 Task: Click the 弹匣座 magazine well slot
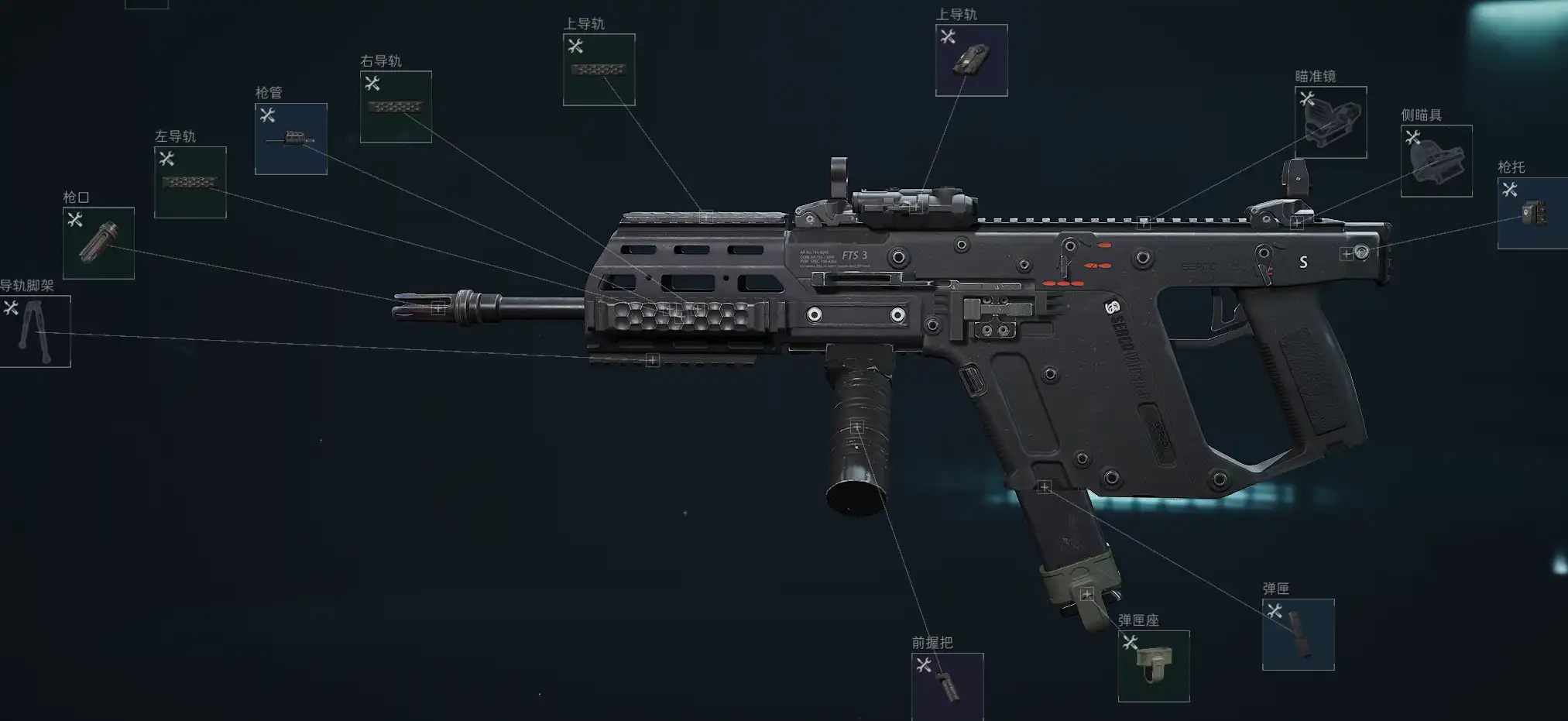(1154, 666)
